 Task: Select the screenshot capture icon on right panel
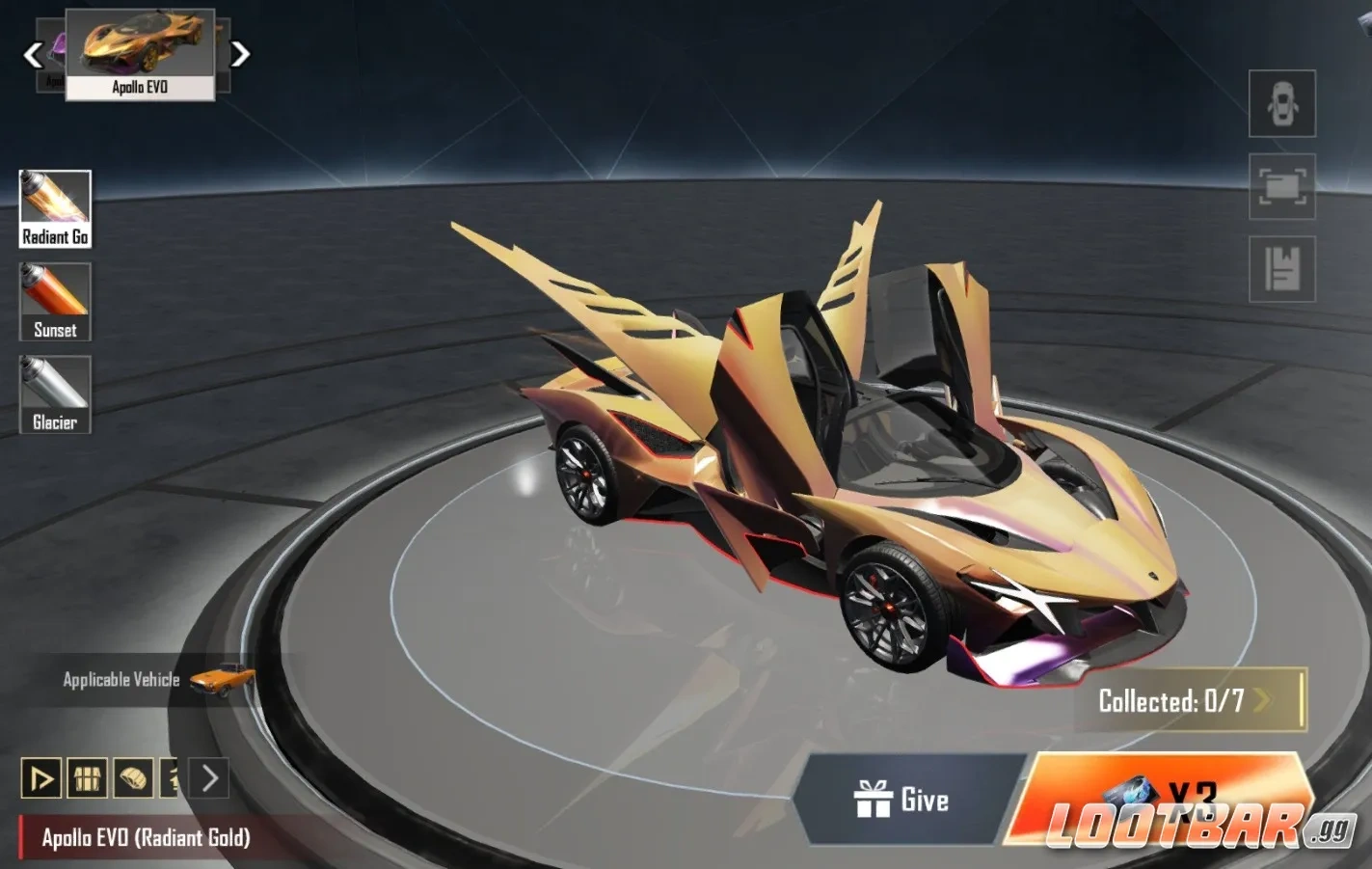point(1281,186)
